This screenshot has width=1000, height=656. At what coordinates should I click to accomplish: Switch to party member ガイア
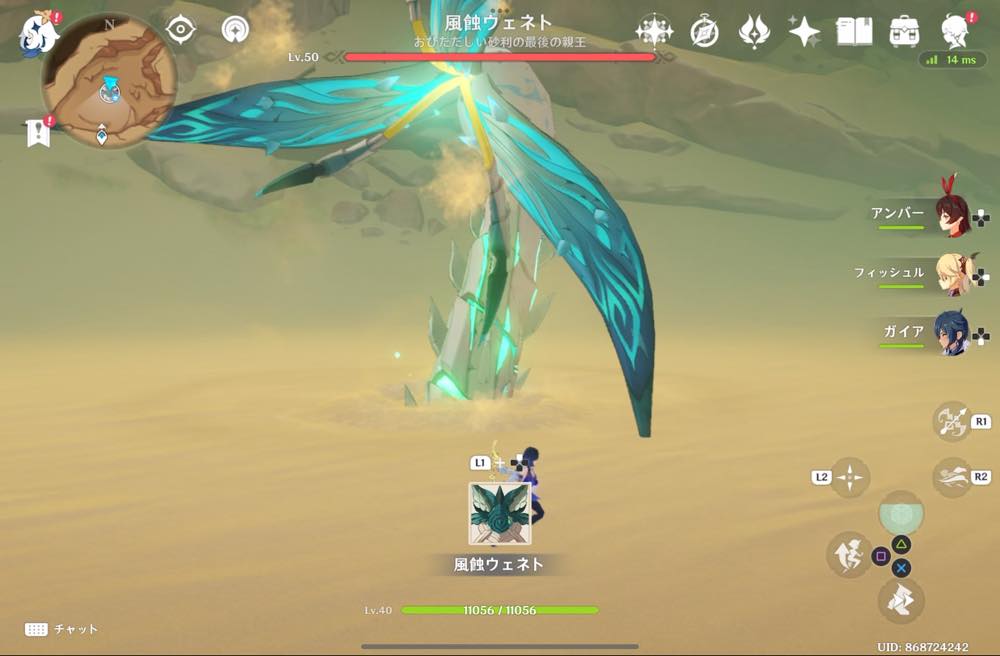click(952, 333)
